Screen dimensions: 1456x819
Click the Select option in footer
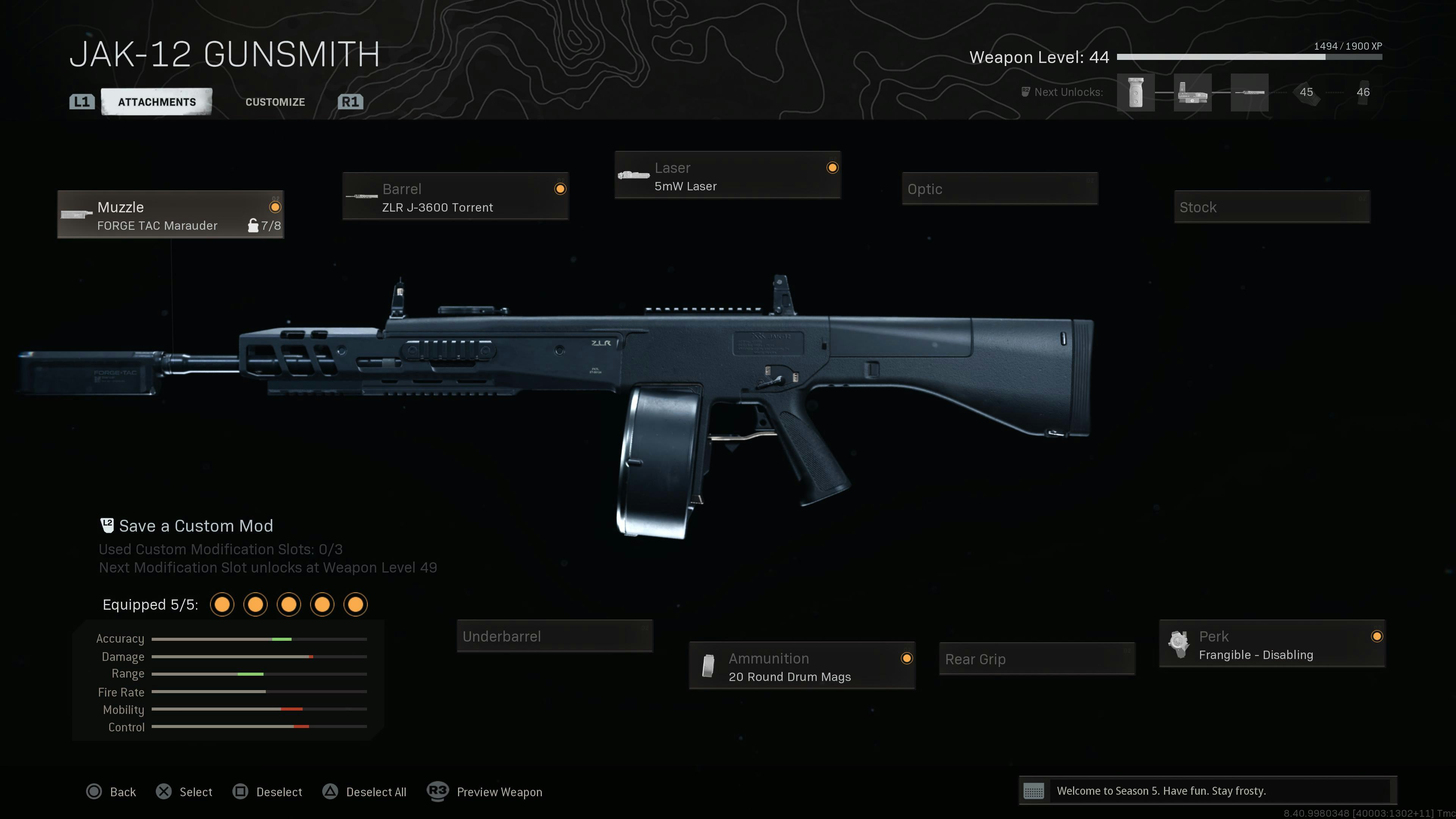[185, 792]
